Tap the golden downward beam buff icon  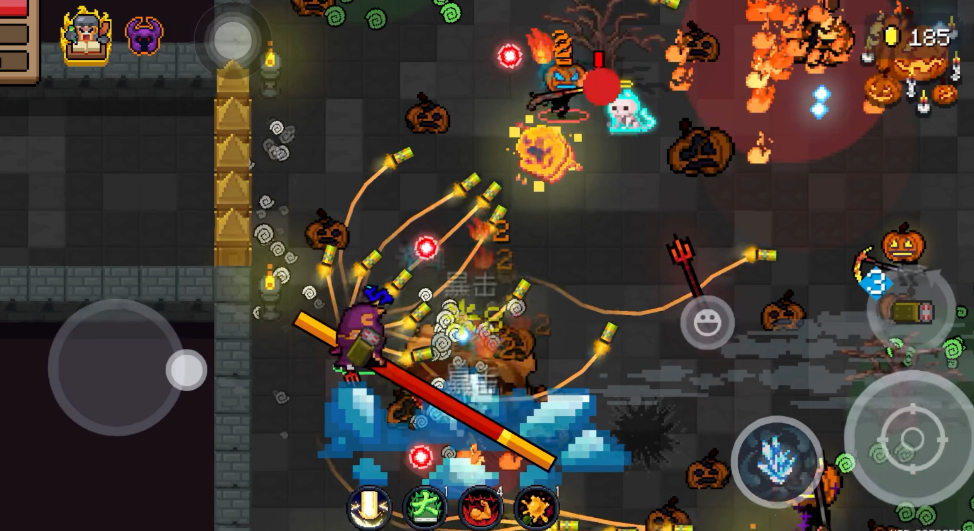click(369, 507)
